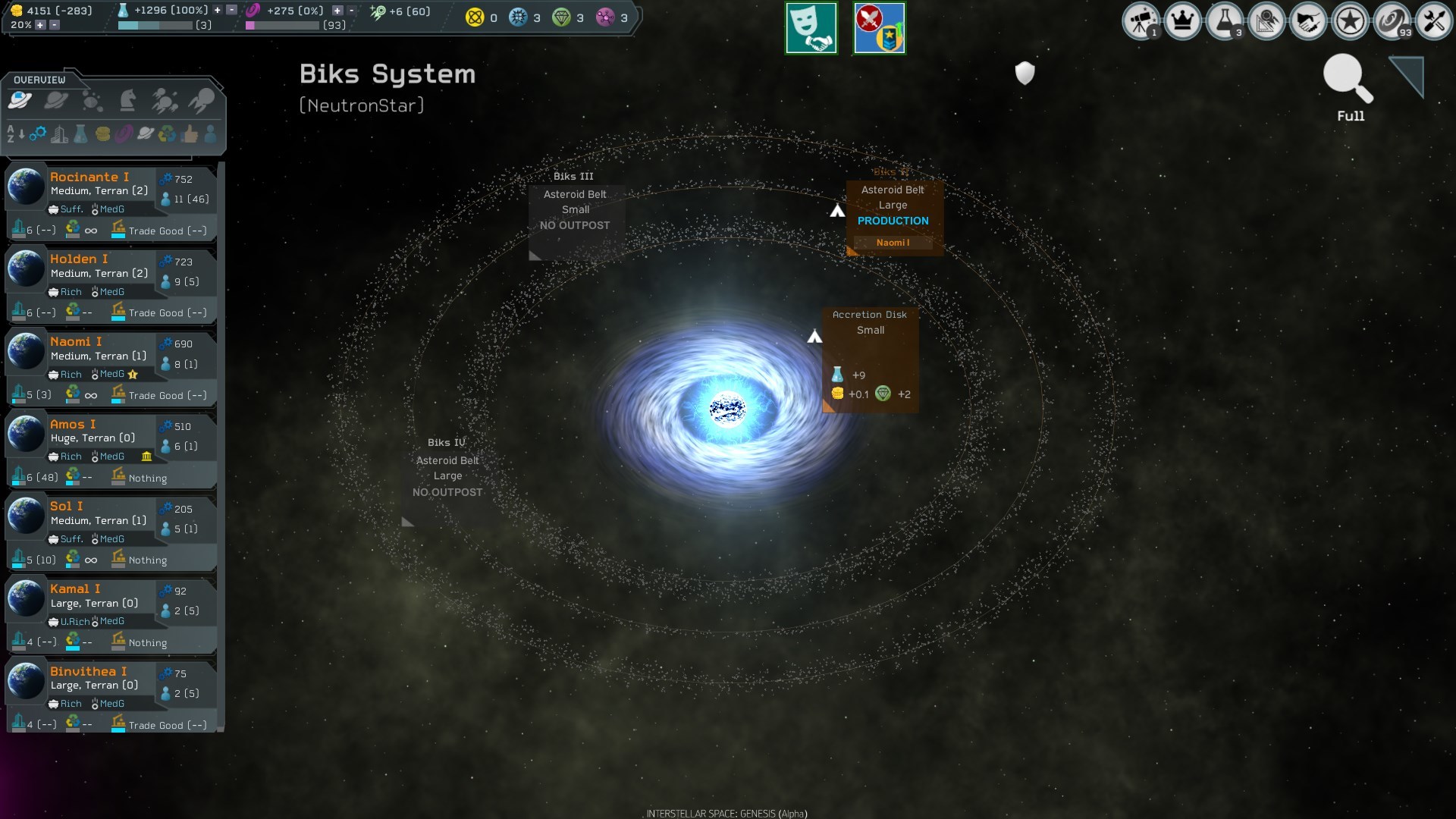Open the research flask panel showing 3 notifications
Image resolution: width=1456 pixels, height=819 pixels.
[1225, 20]
